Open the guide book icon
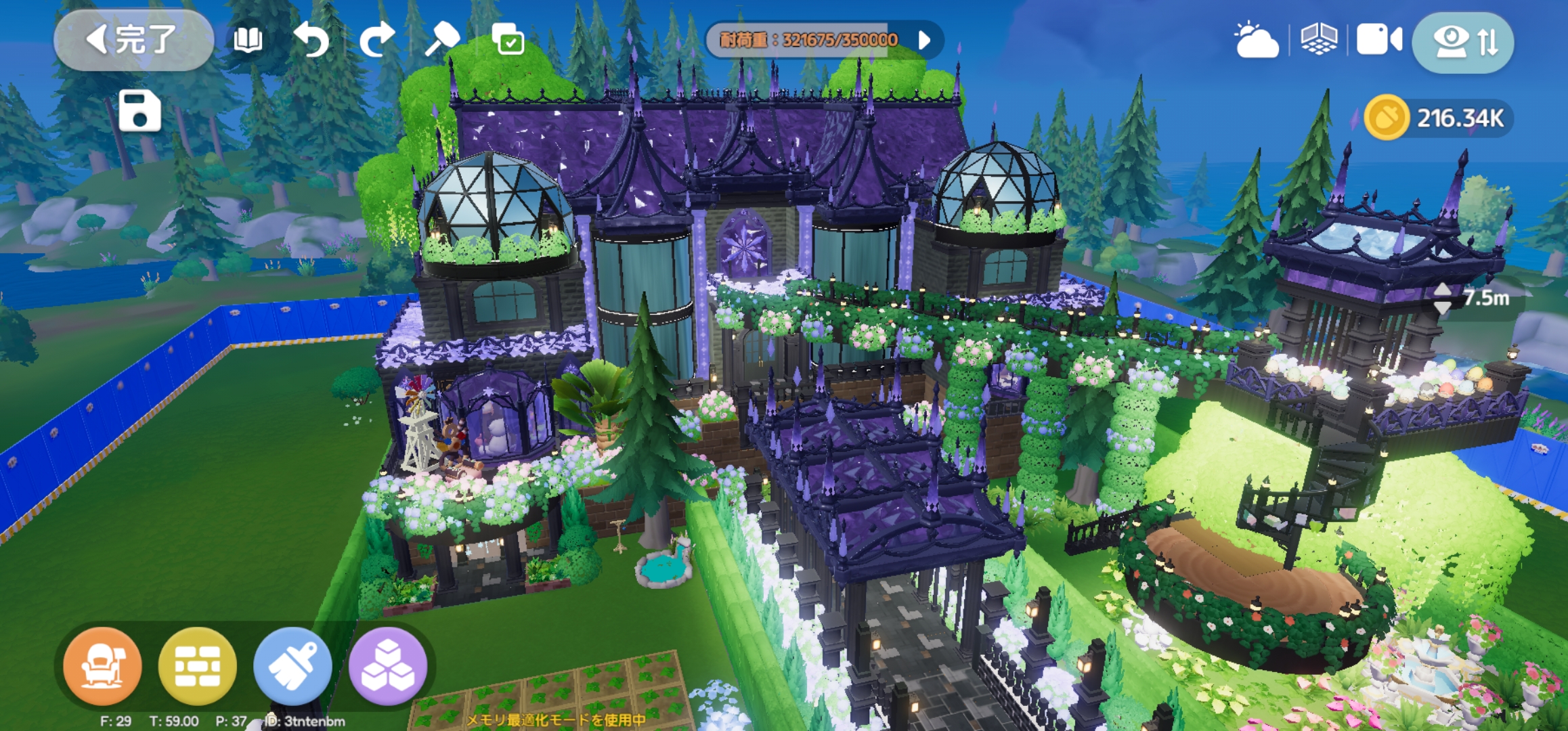Screen dimensions: 1568x731 tap(247, 40)
